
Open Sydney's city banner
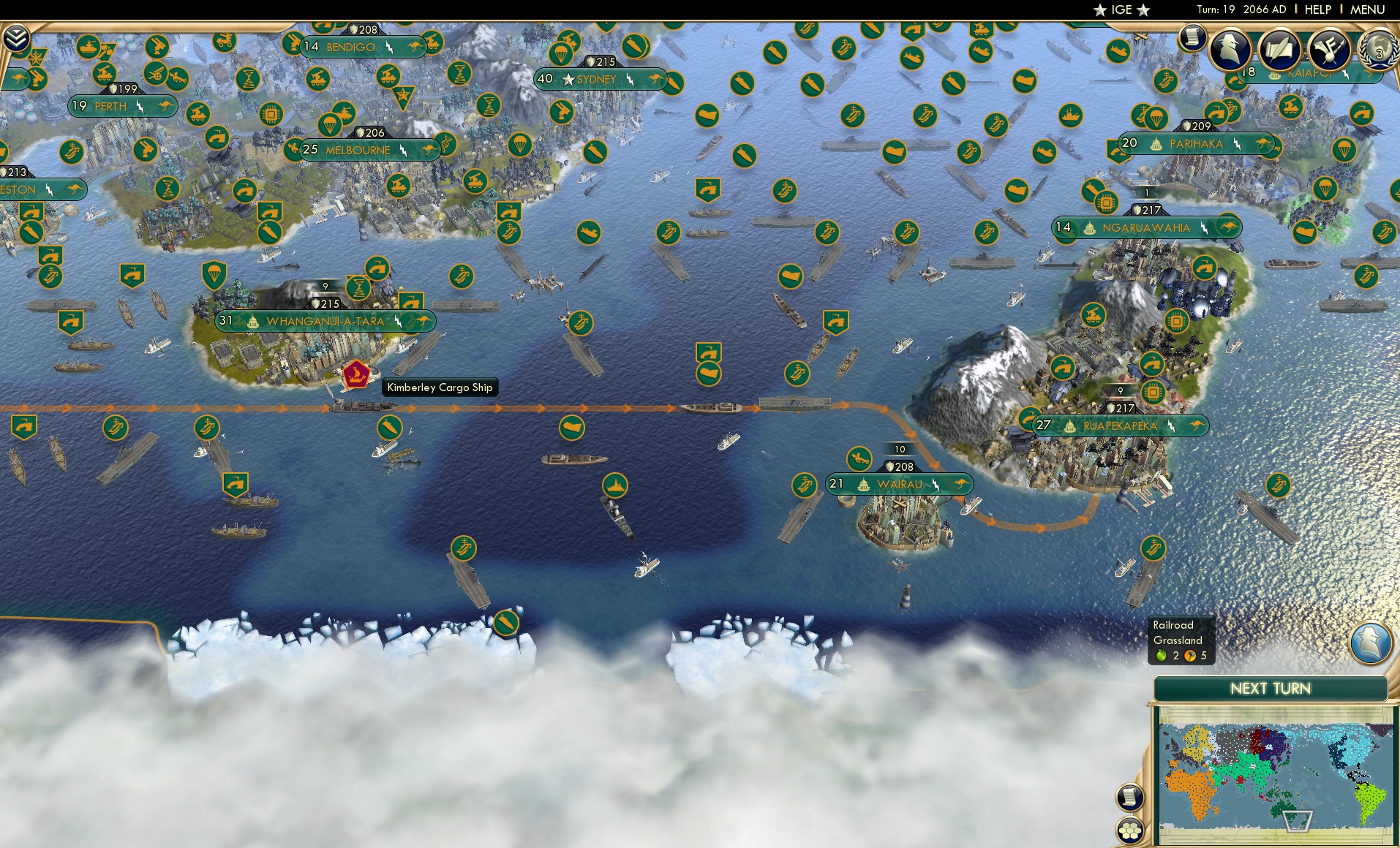594,78
